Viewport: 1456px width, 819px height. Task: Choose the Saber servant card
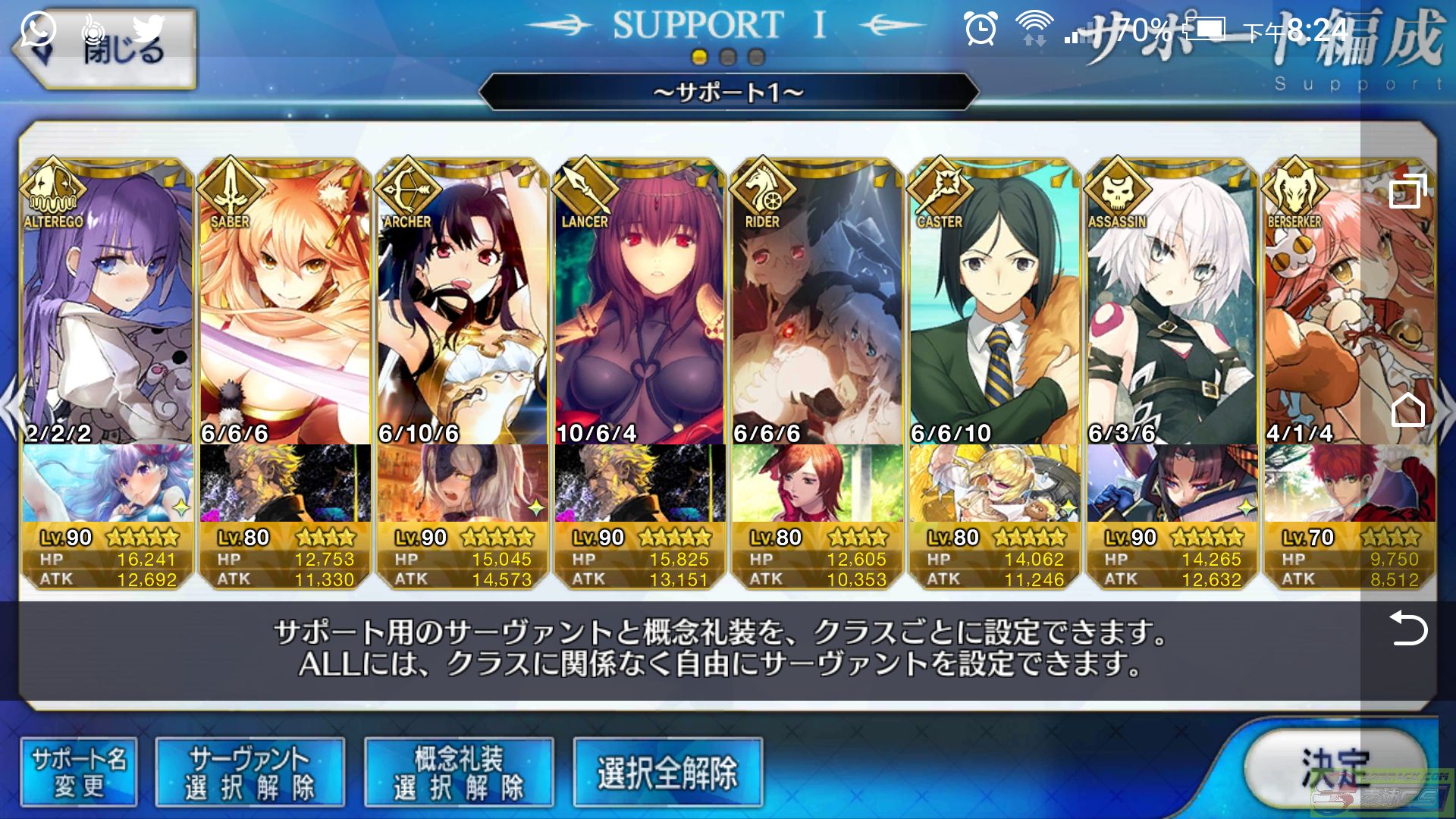coord(284,303)
